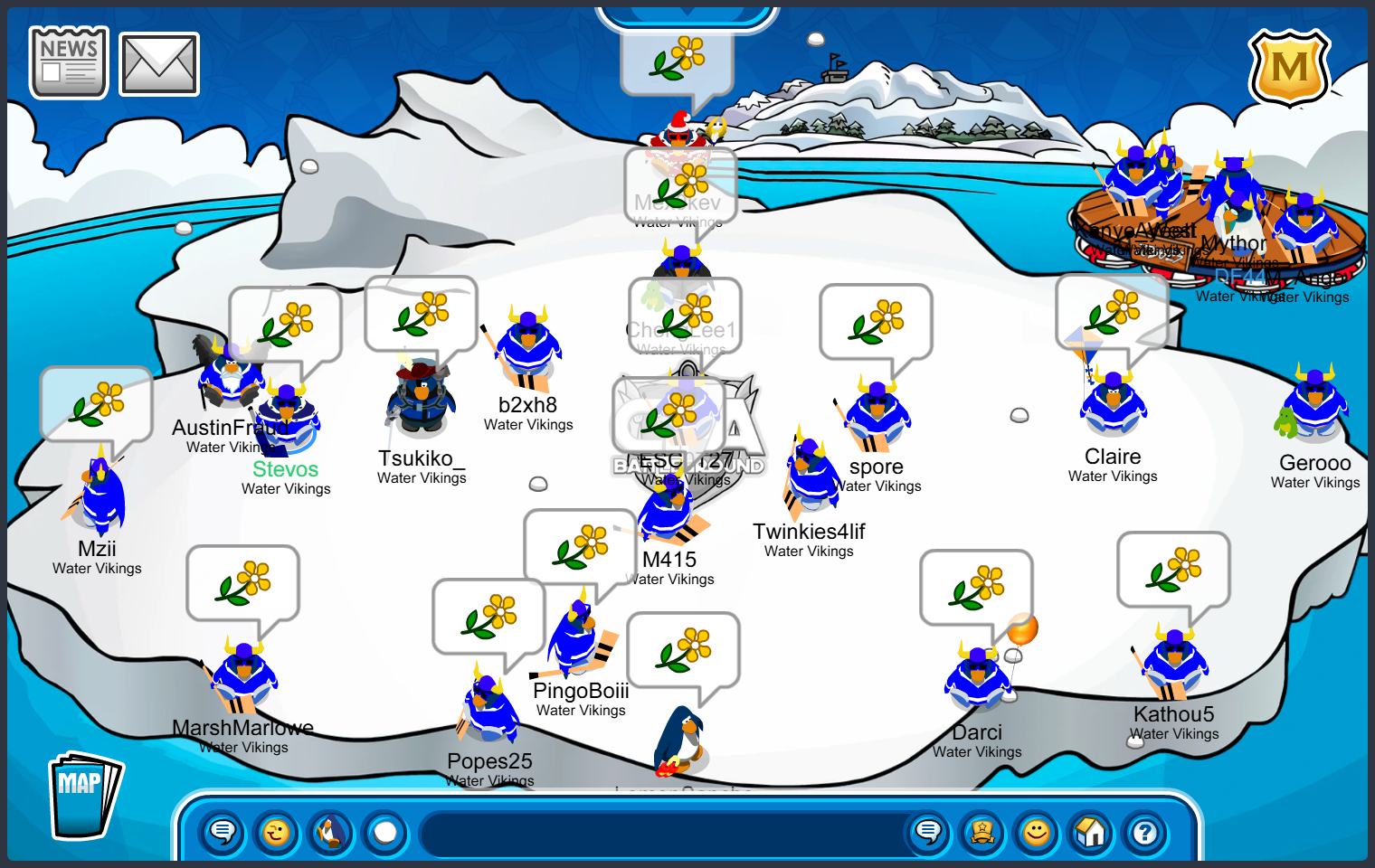The image size is (1375, 868).
Task: Send message with the chat bubble button
Action: [x=928, y=832]
